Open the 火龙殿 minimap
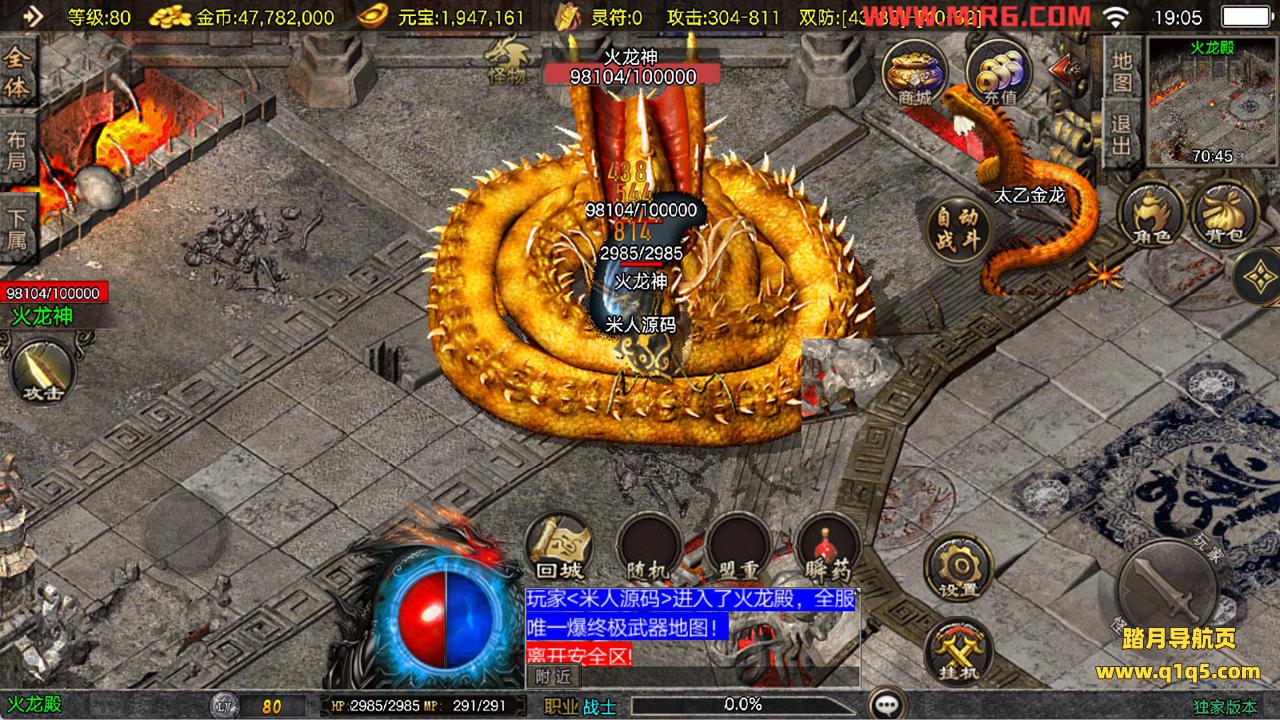Screen dimensions: 1280x720 tap(1211, 101)
